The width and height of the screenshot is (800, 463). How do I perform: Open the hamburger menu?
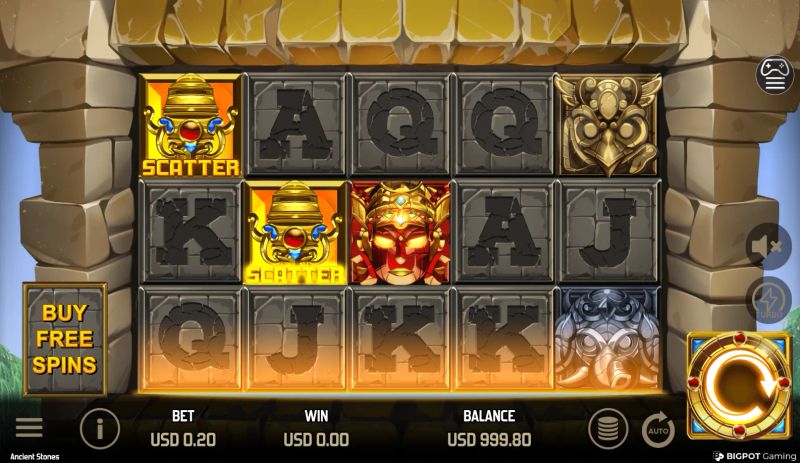point(29,428)
